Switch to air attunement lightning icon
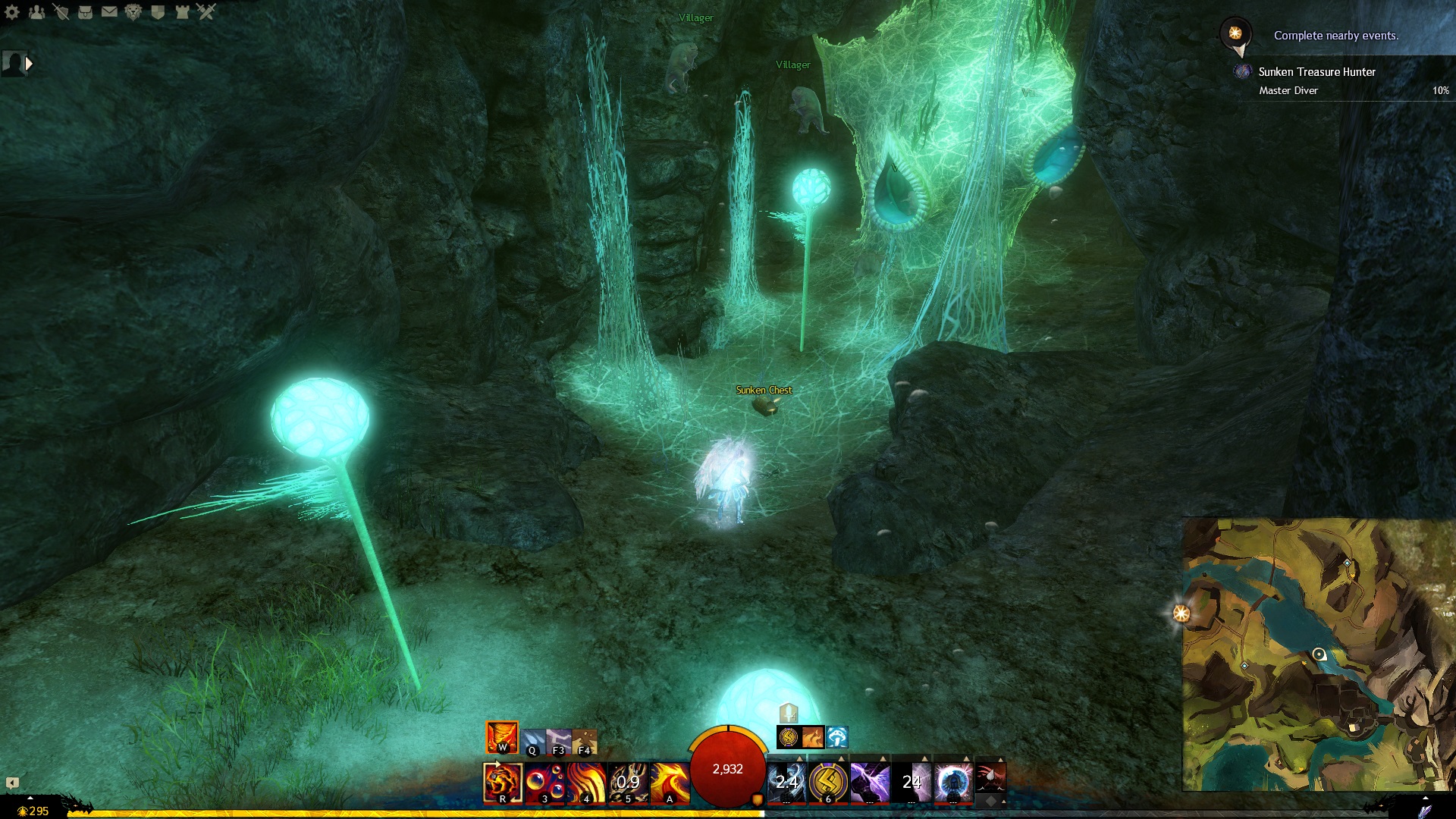 [558, 742]
